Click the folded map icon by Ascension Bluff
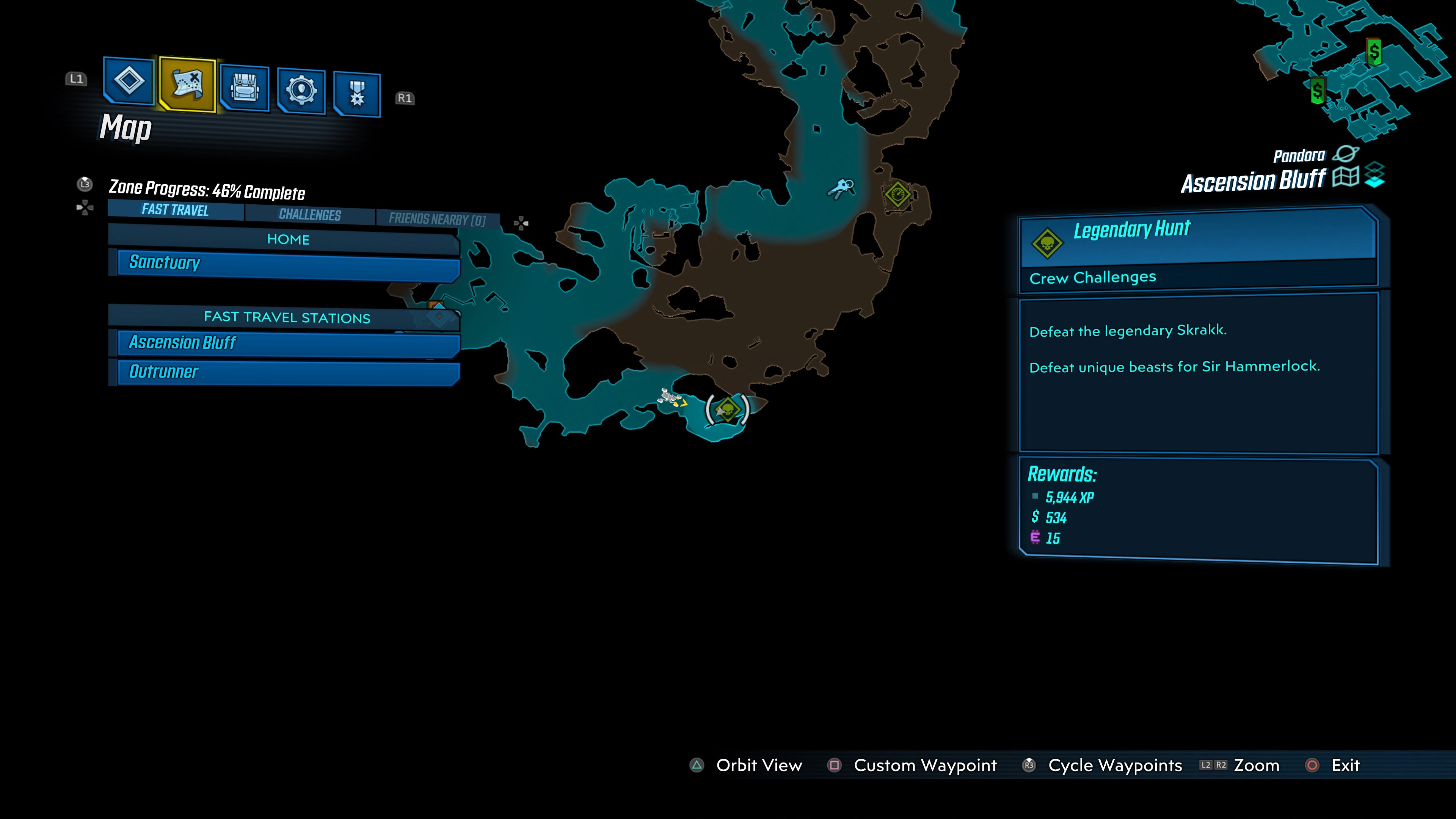1456x819 pixels. tap(1345, 177)
